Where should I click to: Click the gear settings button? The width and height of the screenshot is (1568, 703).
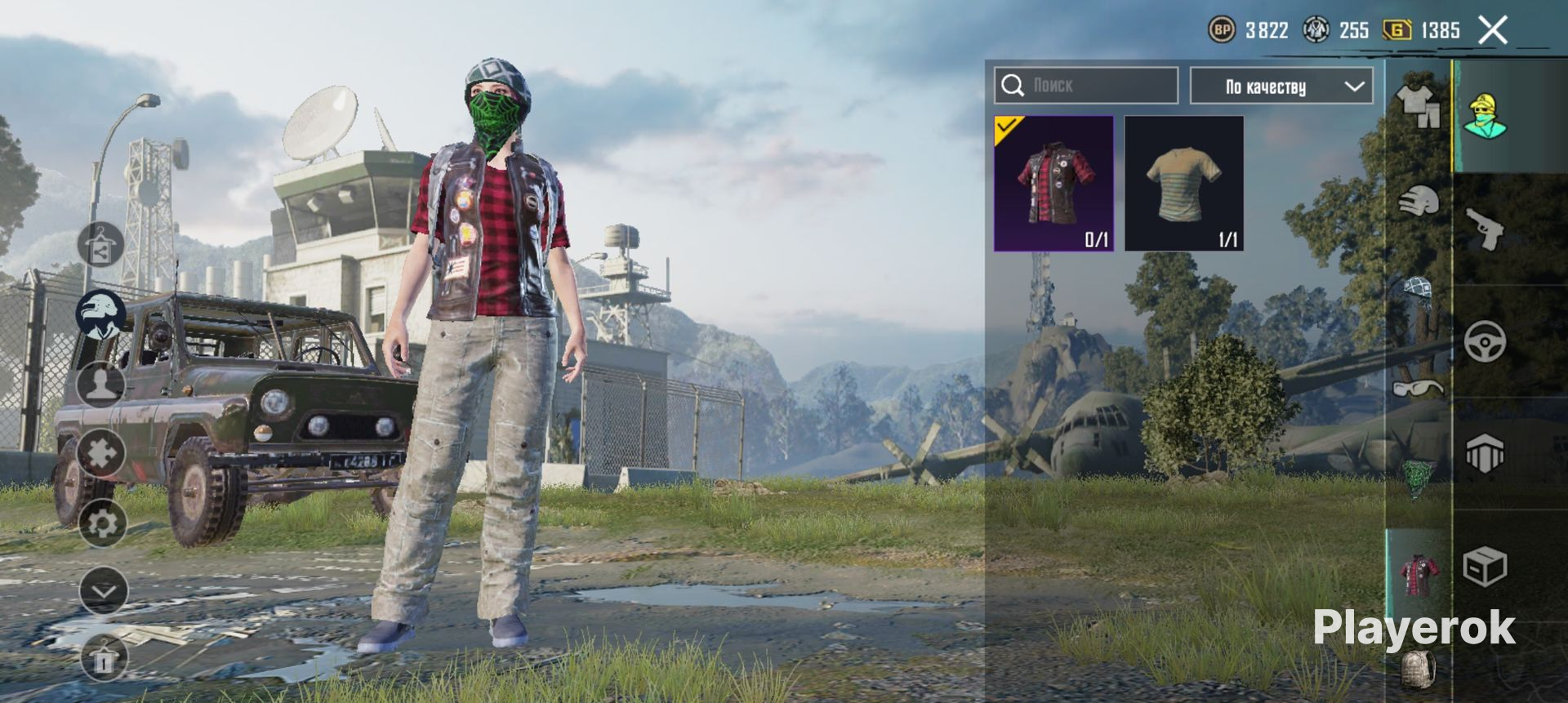[103, 523]
